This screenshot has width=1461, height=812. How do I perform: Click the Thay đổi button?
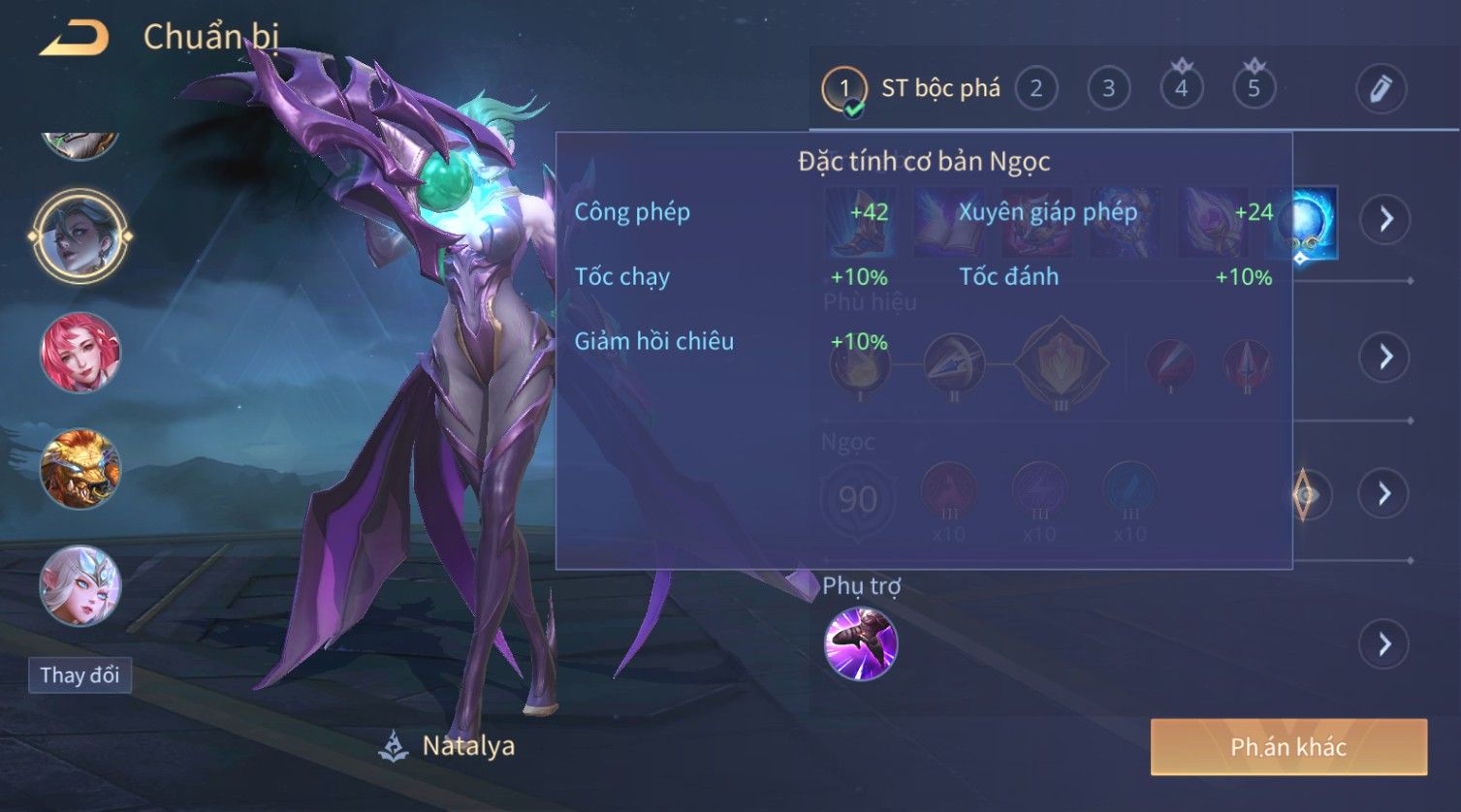[79, 675]
